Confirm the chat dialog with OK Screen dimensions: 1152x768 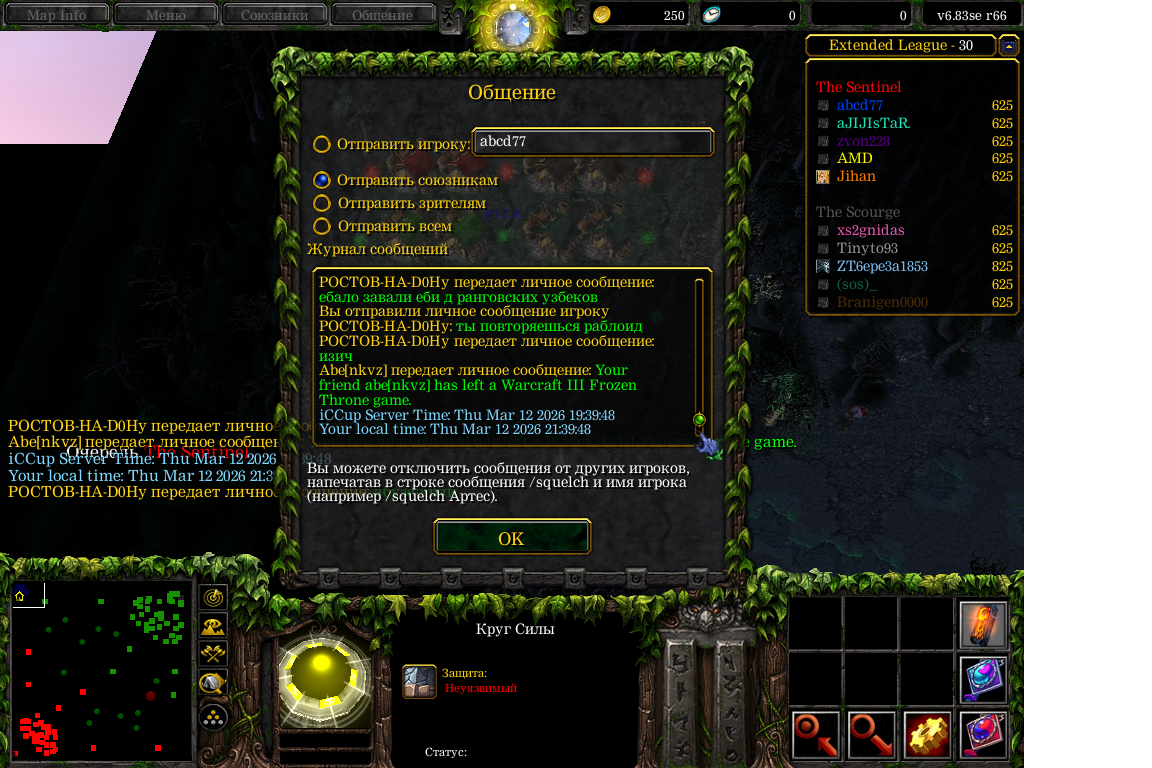(x=511, y=538)
